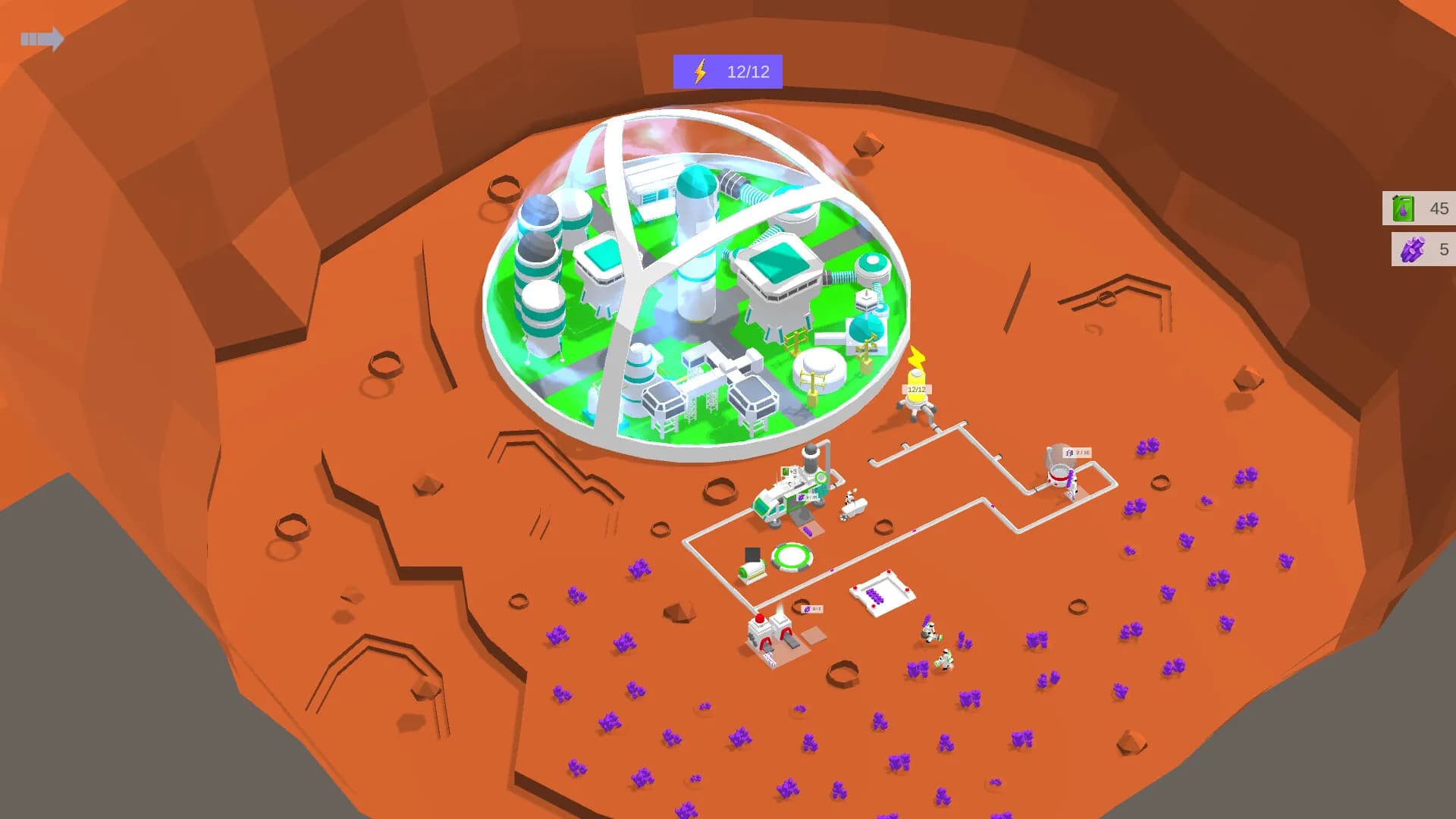The image size is (1456, 819).
Task: Select the teal-striped silo tank inside the dome
Action: [540, 296]
